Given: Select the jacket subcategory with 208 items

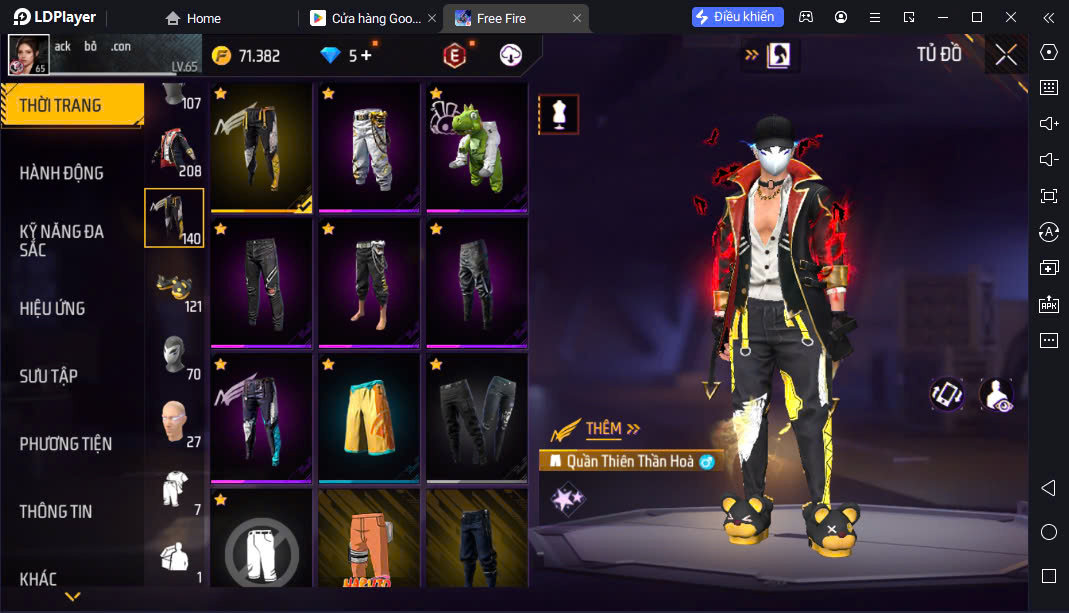Looking at the screenshot, I should pos(175,151).
